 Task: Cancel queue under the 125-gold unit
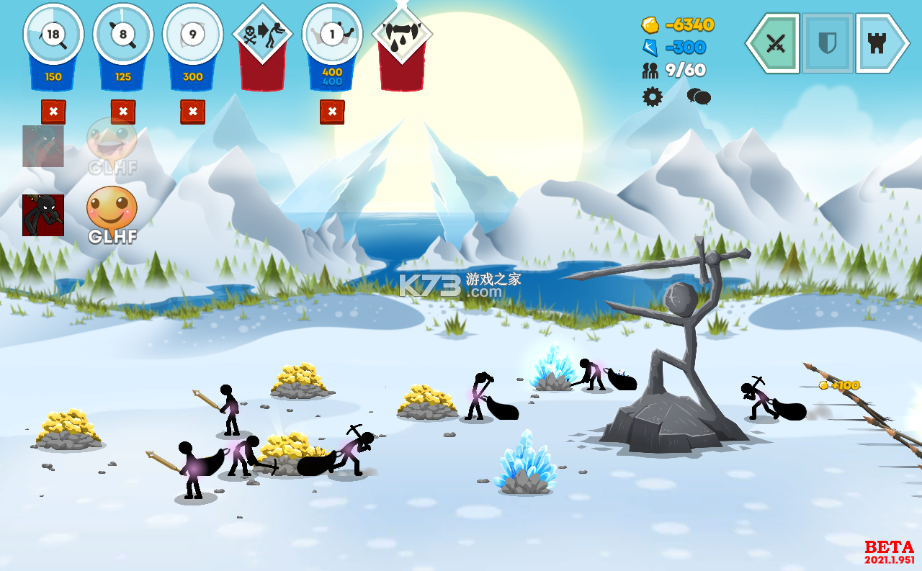123,111
